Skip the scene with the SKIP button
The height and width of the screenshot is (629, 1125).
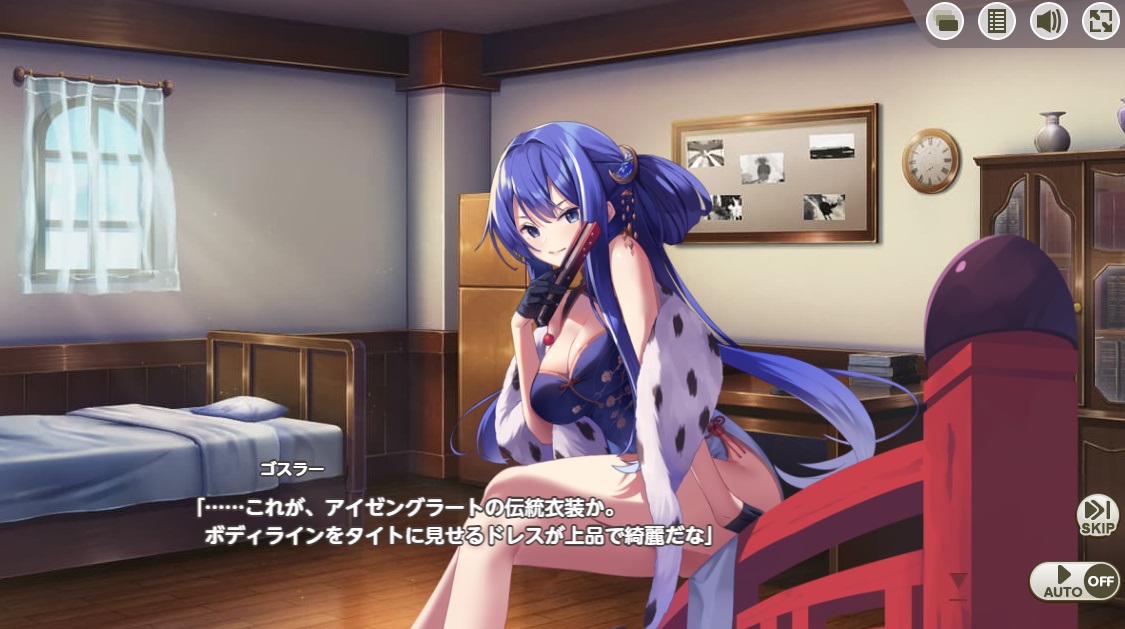(x=1097, y=514)
